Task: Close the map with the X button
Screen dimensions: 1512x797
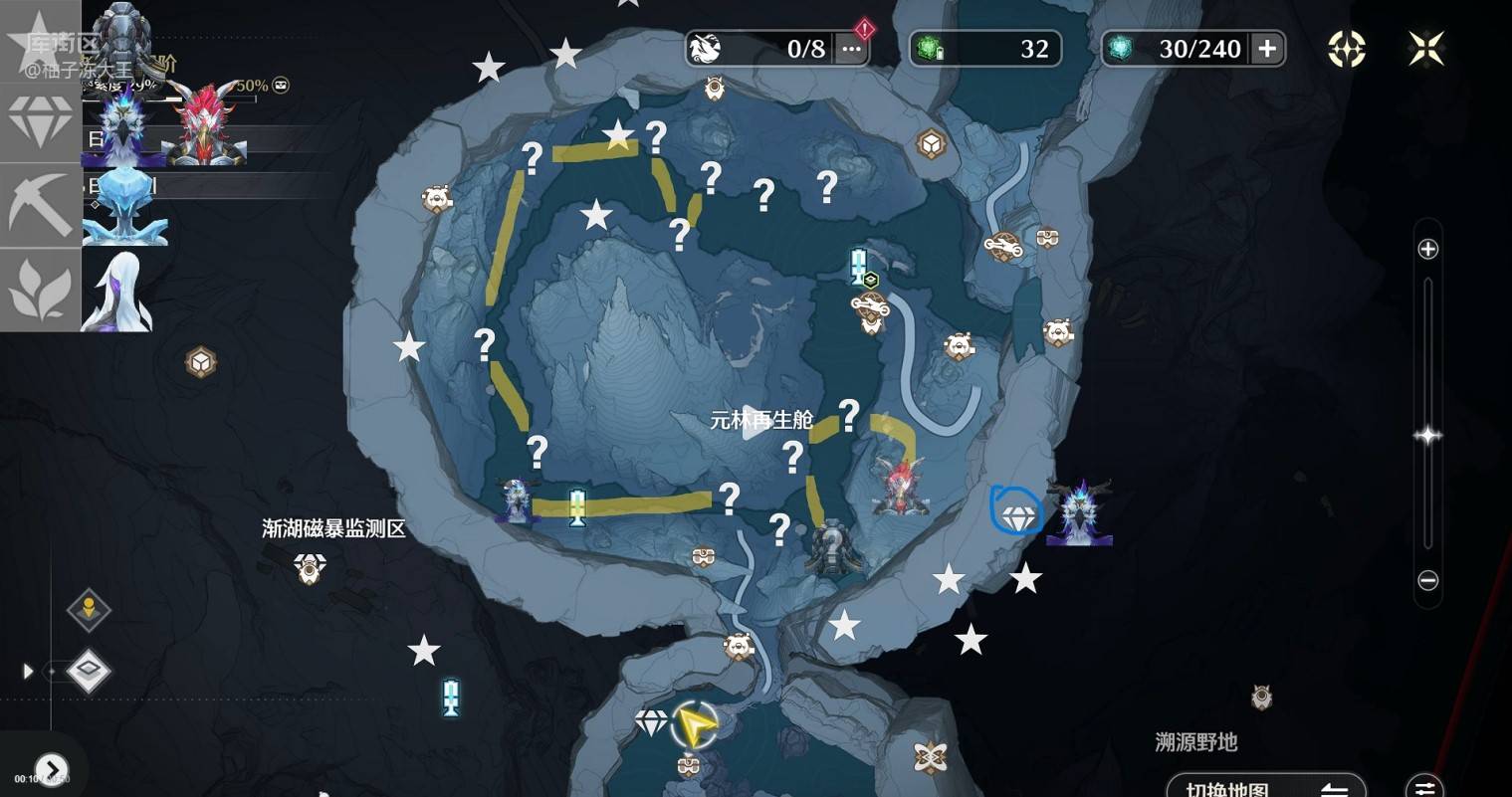Action: click(x=1425, y=49)
